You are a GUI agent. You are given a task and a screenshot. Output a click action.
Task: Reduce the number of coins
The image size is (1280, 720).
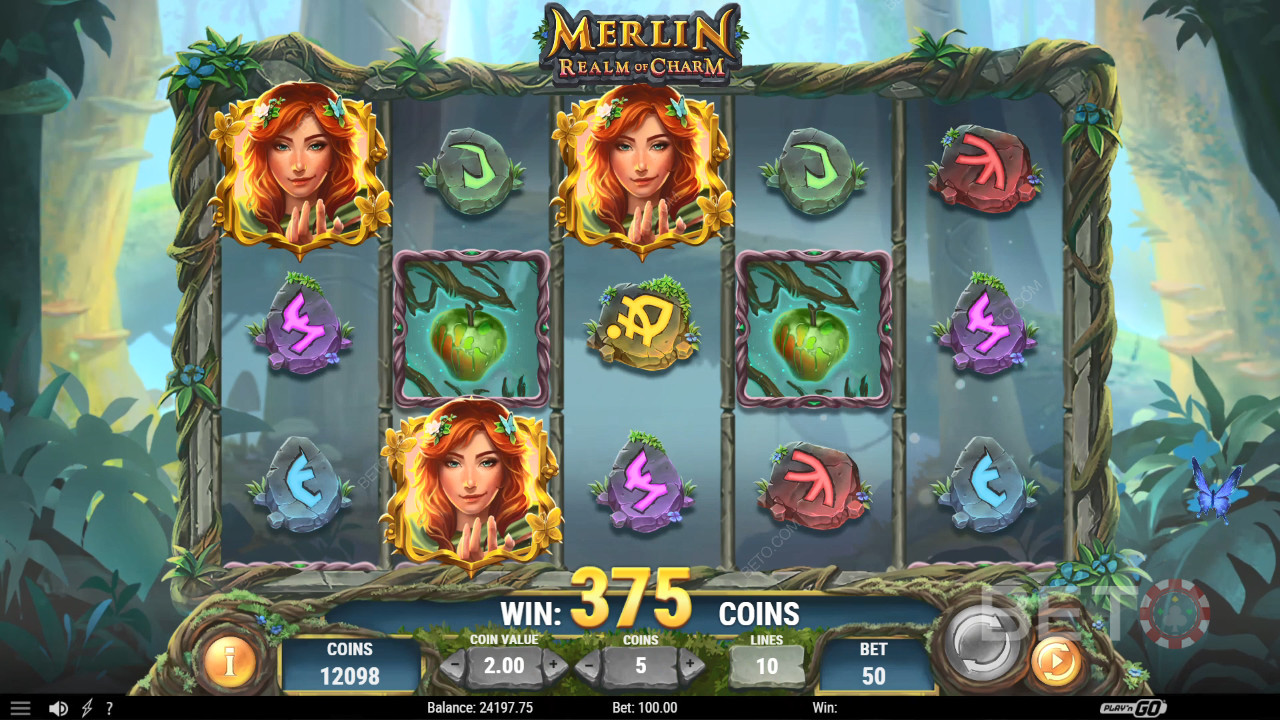(x=592, y=665)
